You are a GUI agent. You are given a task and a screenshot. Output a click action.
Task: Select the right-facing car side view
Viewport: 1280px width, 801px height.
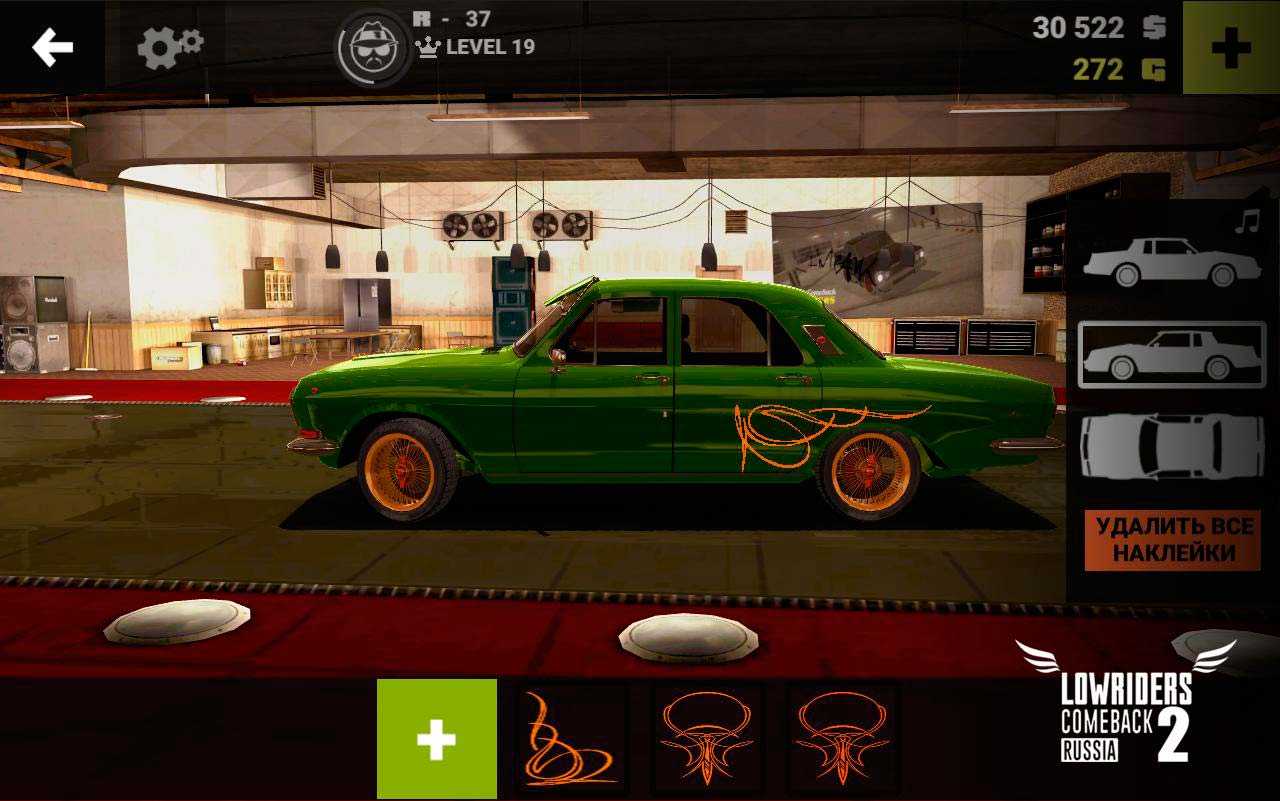[x=1171, y=263]
